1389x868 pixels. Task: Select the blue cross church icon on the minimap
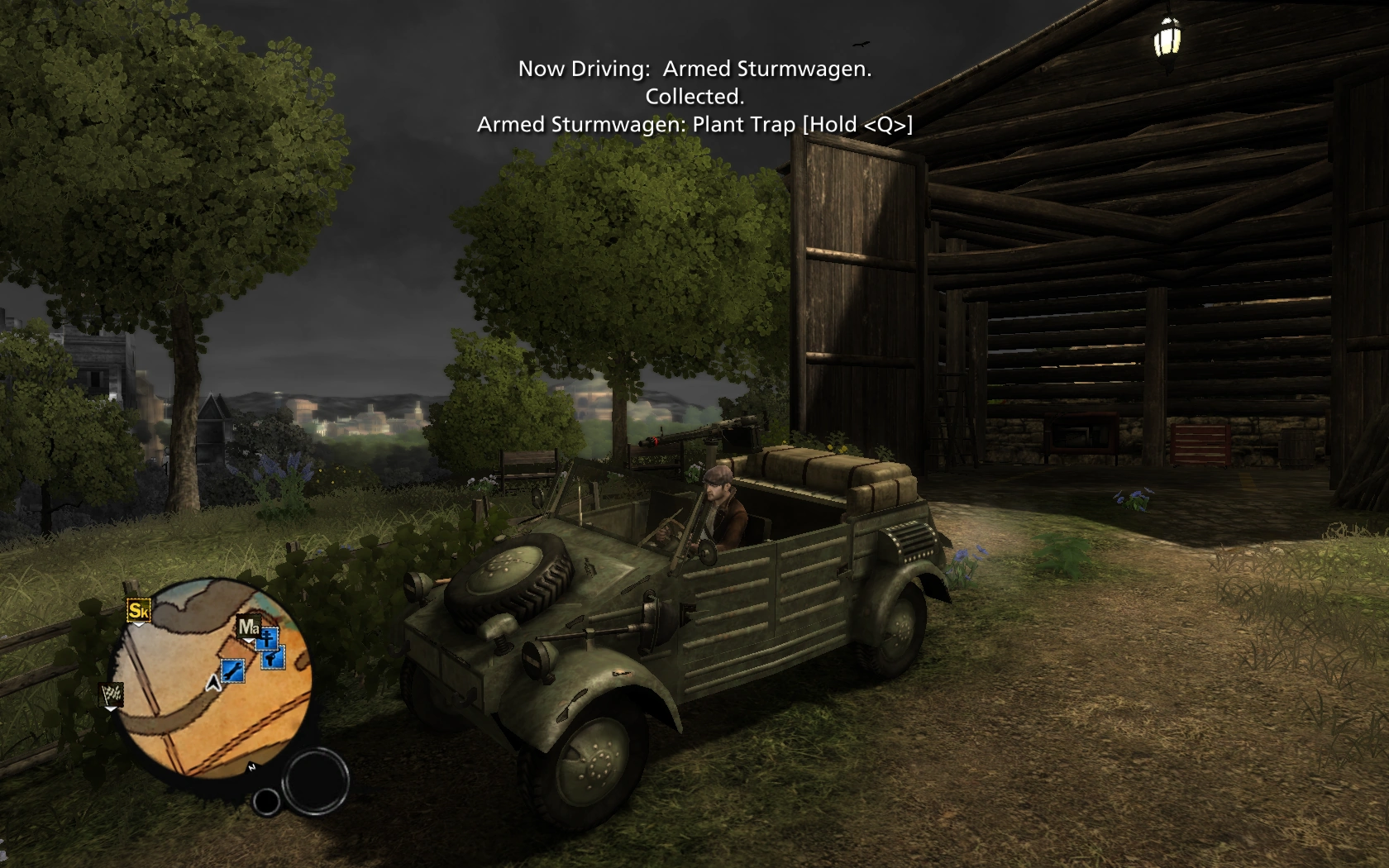pyautogui.click(x=267, y=640)
